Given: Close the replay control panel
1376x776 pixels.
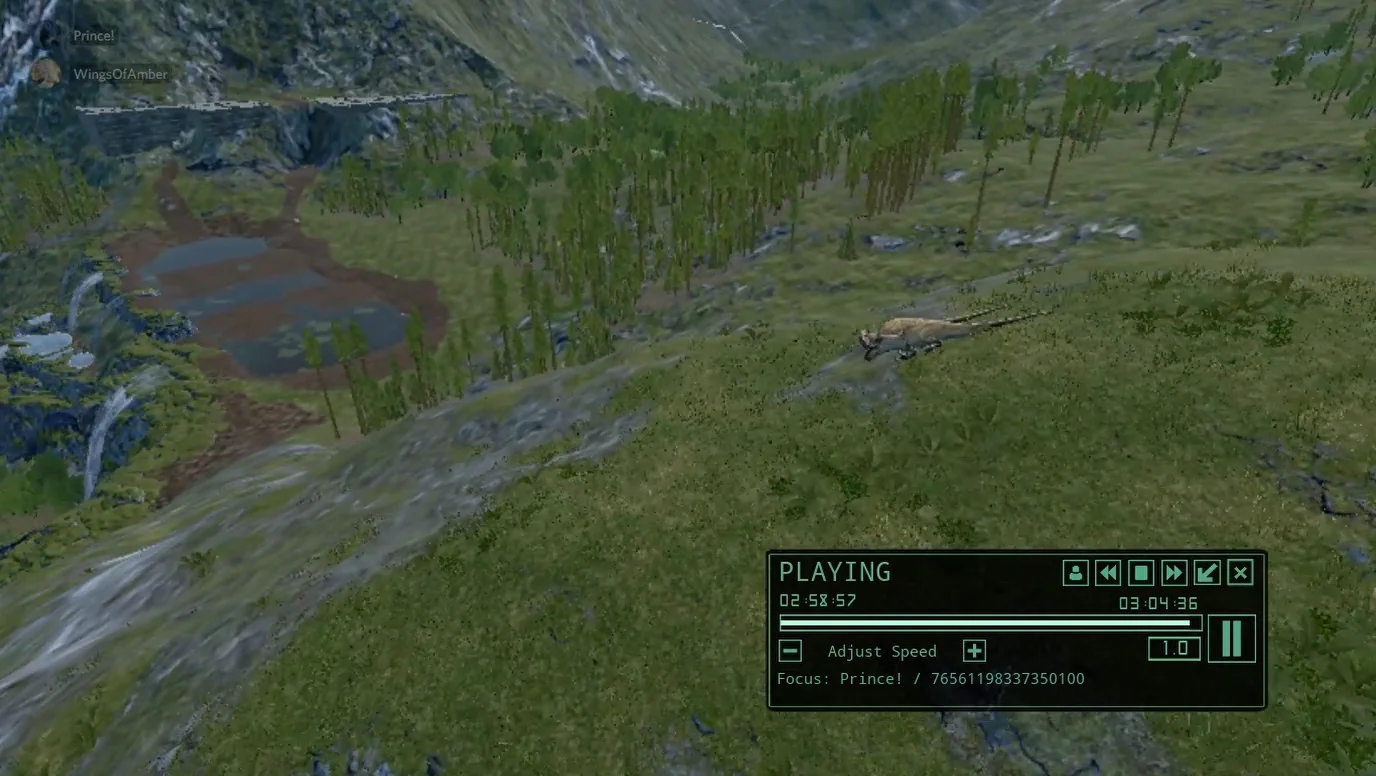Looking at the screenshot, I should (x=1240, y=573).
